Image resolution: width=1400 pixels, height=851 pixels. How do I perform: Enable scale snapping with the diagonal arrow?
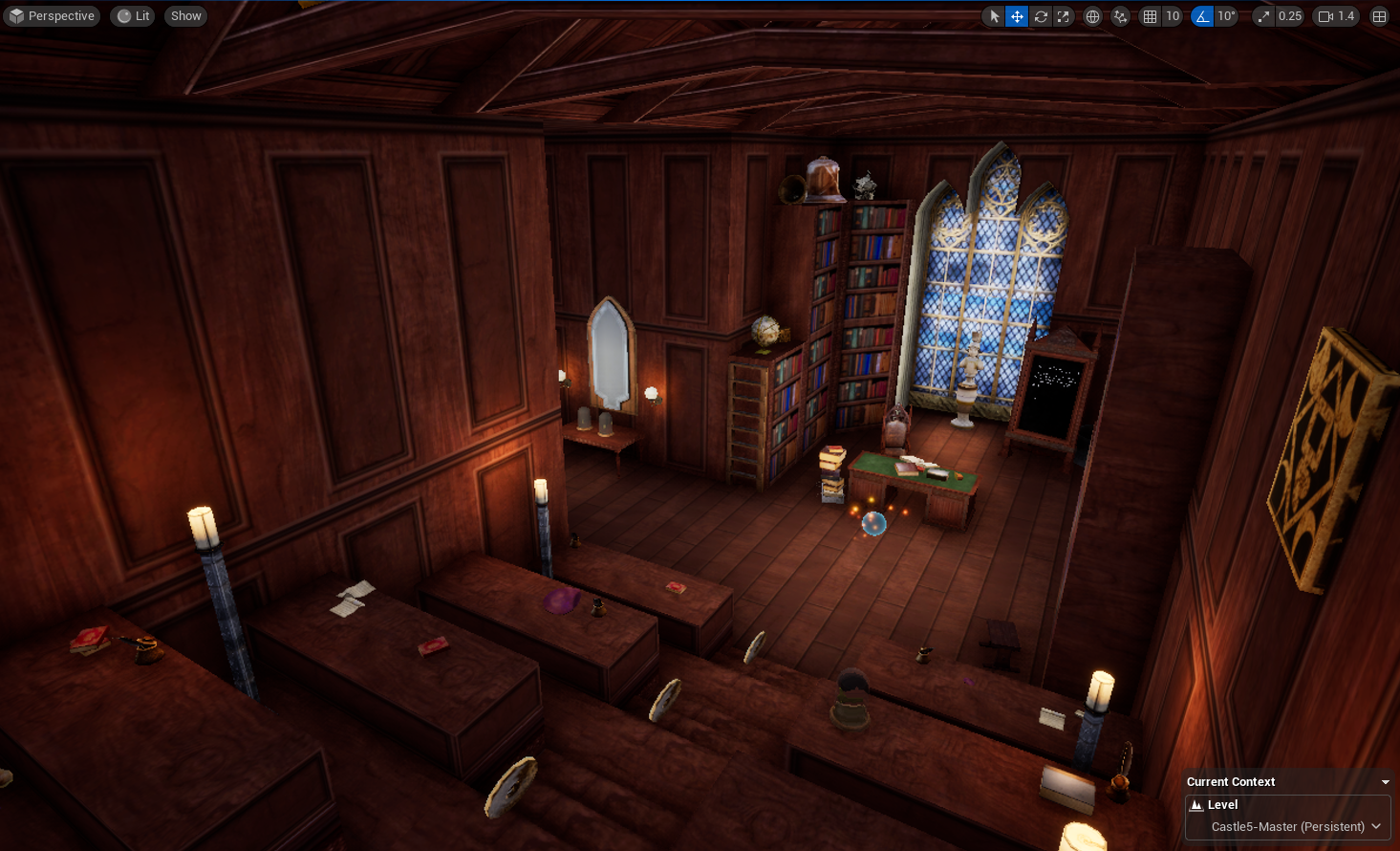point(1264,16)
